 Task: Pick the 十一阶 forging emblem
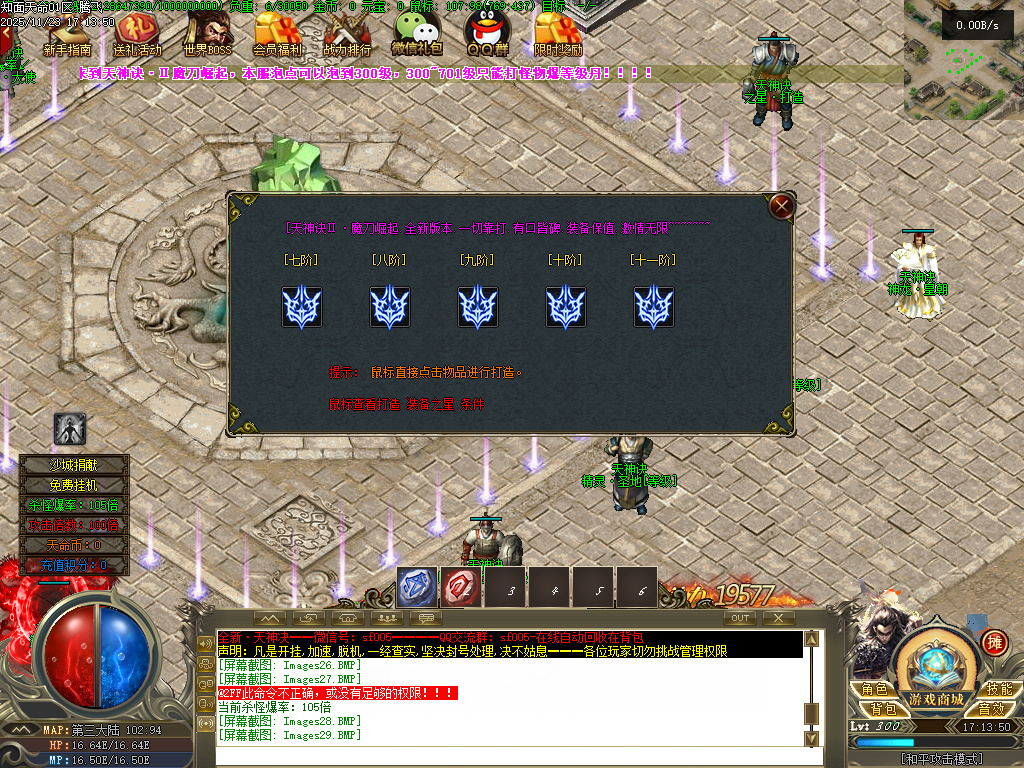click(x=654, y=307)
